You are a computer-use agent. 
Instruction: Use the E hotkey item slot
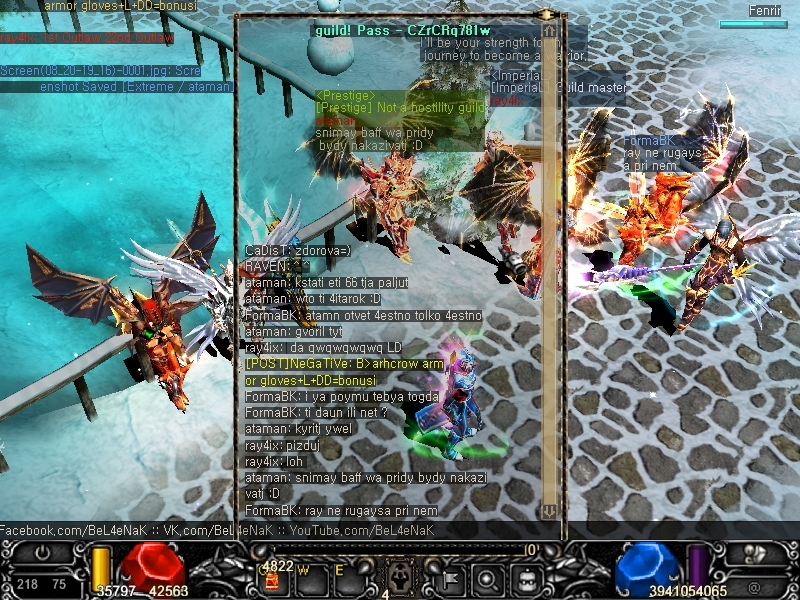coord(347,578)
